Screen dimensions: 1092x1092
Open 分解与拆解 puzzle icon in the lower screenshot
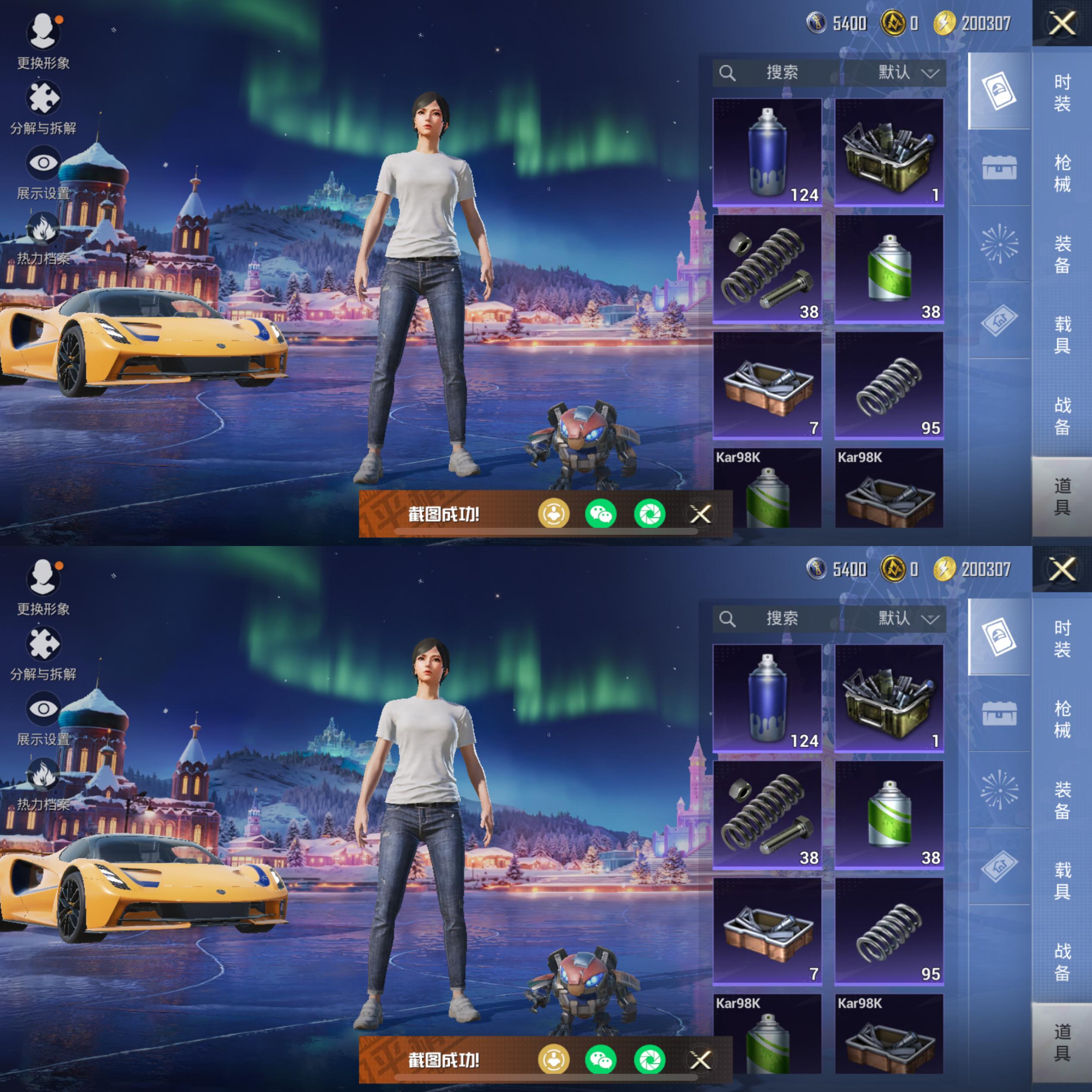click(43, 652)
